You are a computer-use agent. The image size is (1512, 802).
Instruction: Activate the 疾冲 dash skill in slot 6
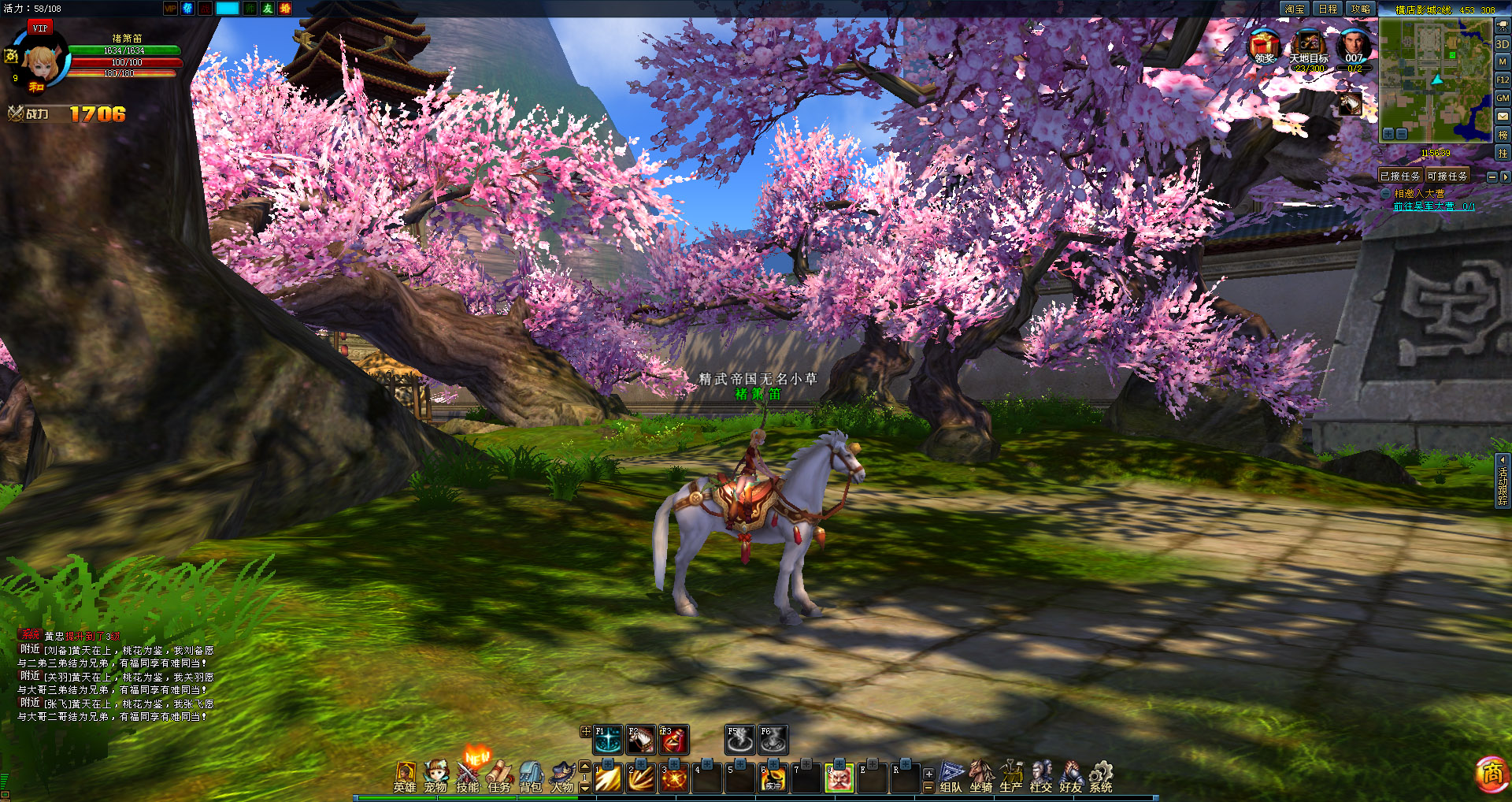(773, 778)
